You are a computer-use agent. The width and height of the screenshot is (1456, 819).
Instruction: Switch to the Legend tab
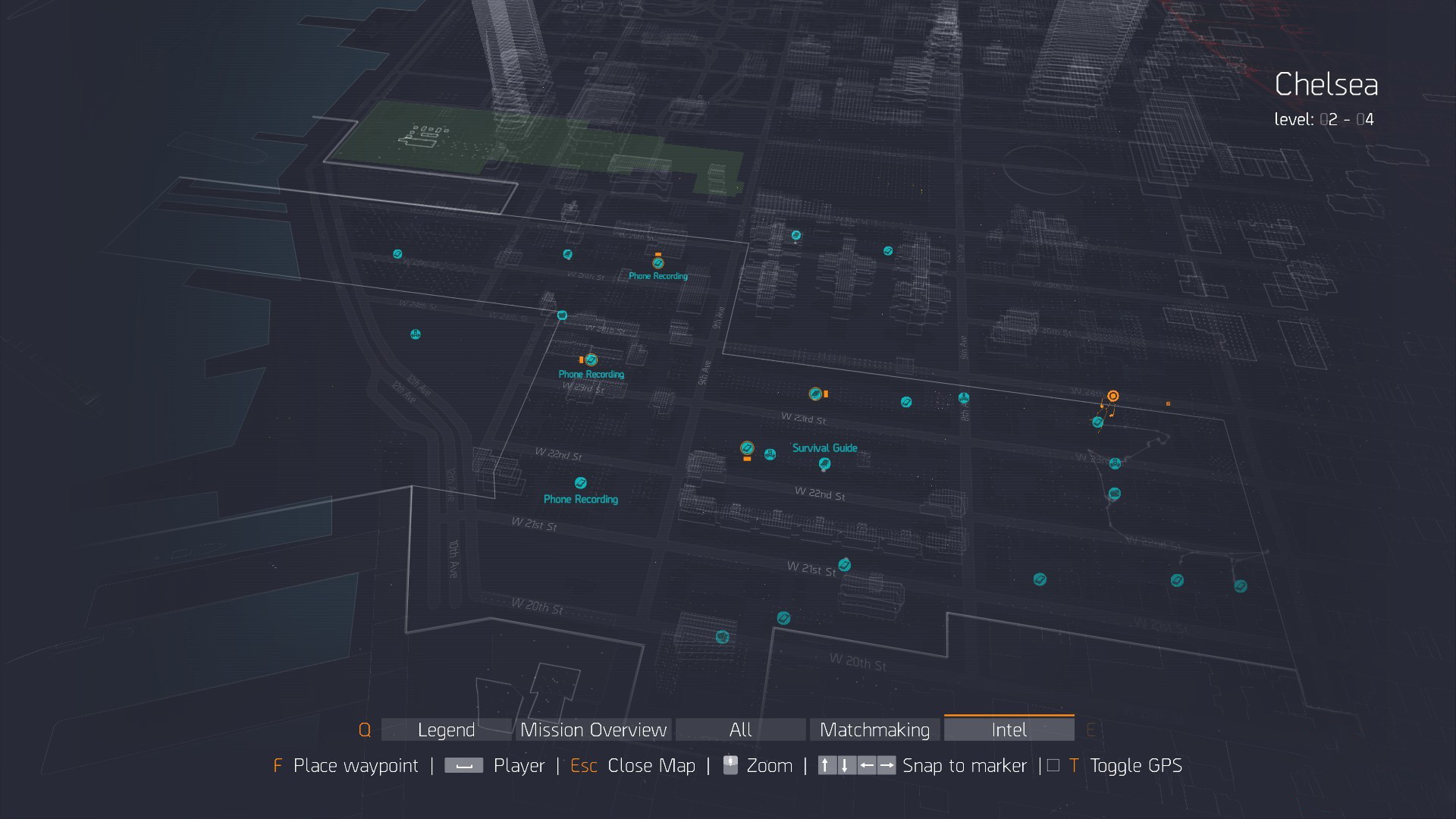[x=446, y=730]
